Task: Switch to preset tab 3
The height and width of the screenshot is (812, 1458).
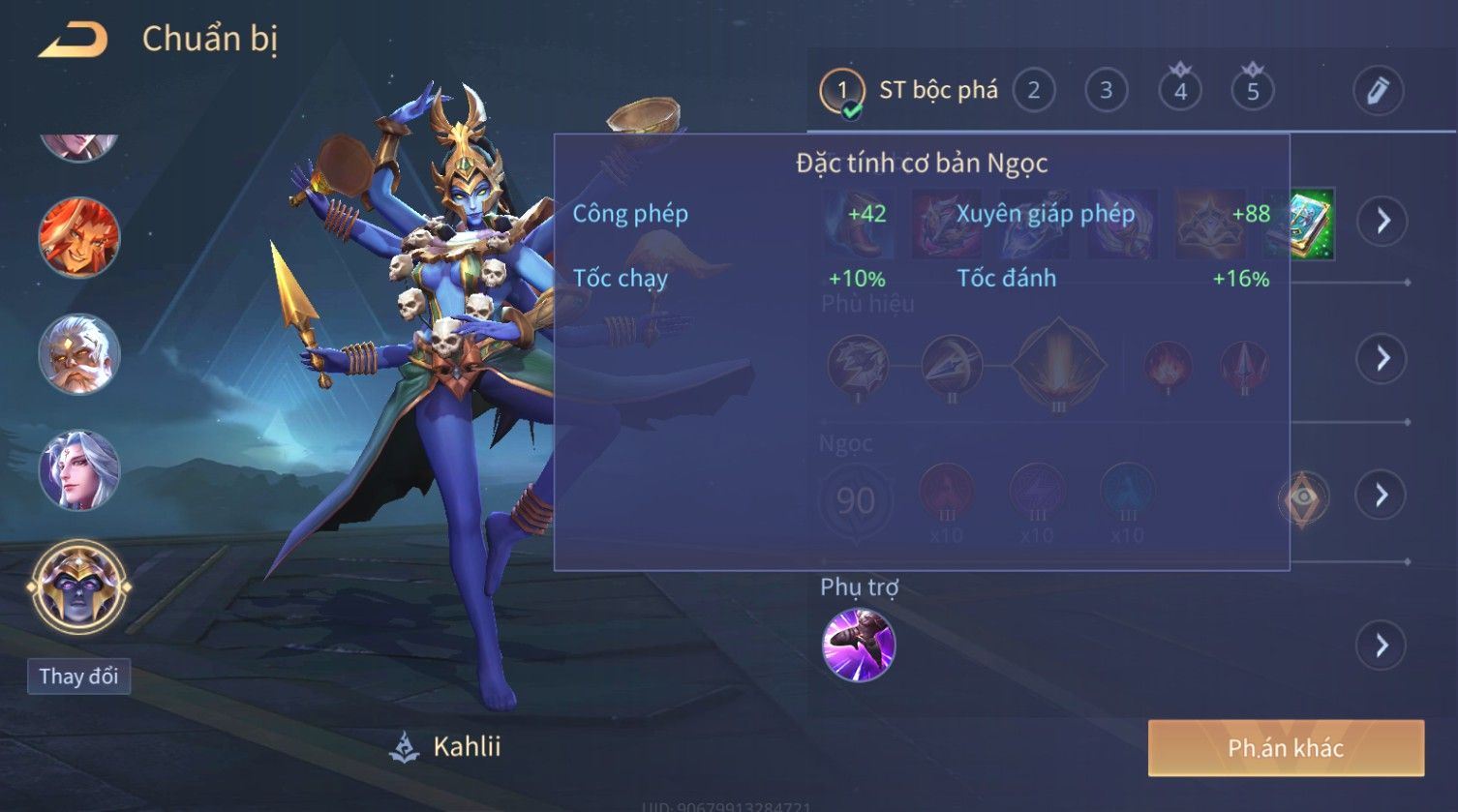Action: 1106,91
